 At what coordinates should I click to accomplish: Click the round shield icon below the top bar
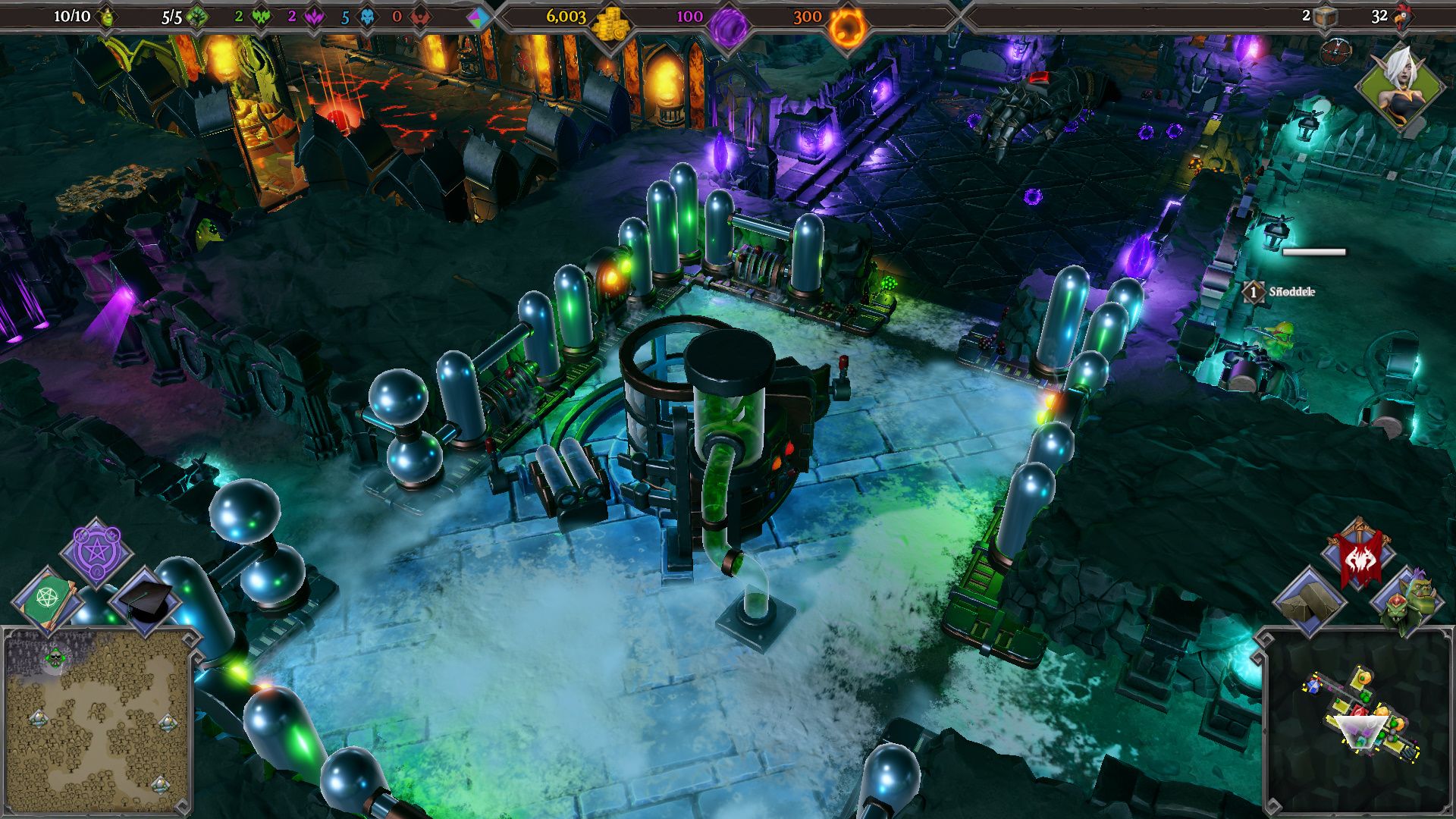click(1335, 52)
